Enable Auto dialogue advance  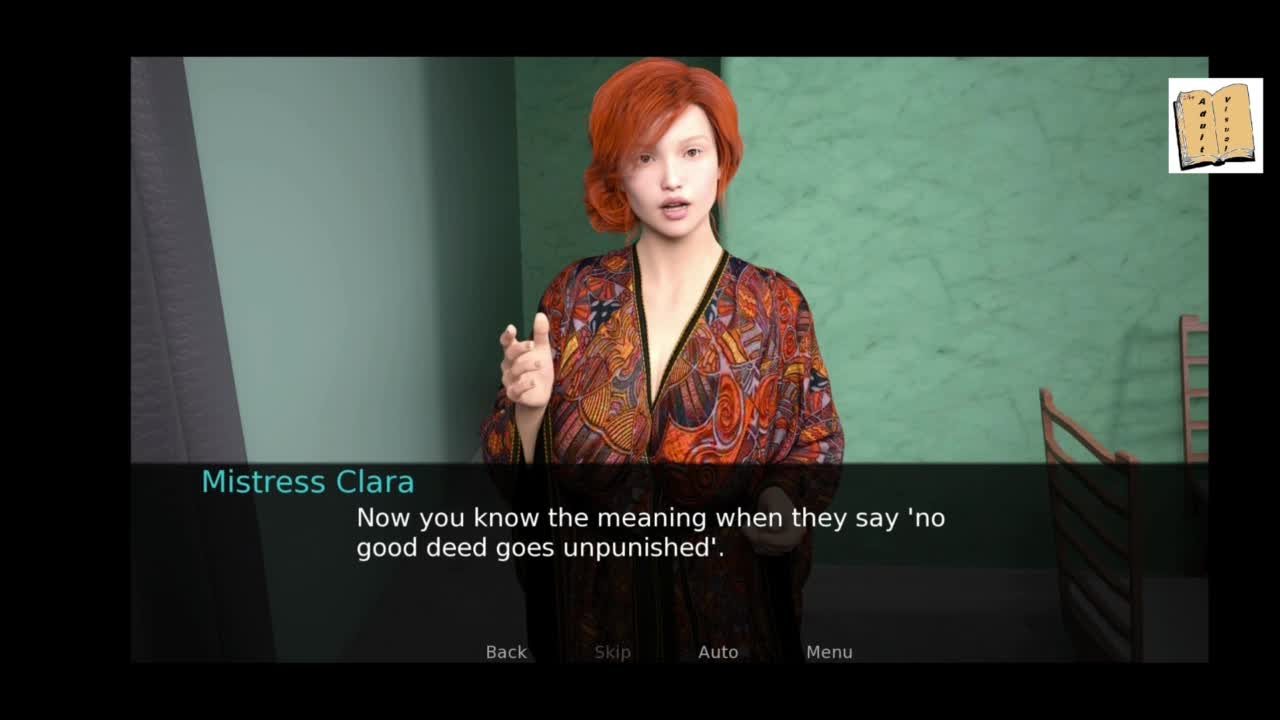(718, 652)
